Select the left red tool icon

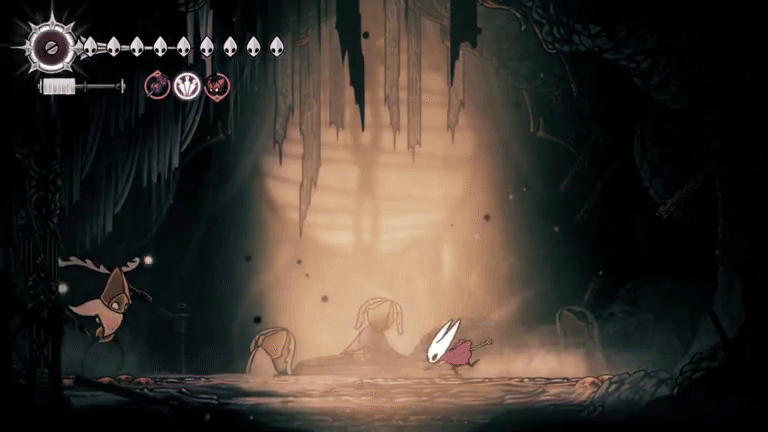157,86
